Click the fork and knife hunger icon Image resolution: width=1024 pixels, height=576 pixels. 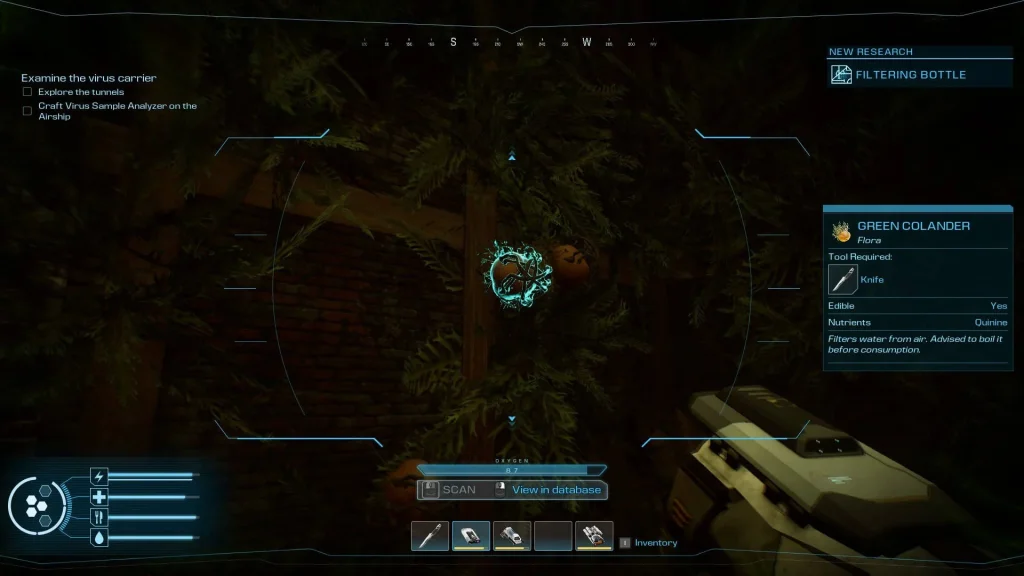(x=99, y=517)
